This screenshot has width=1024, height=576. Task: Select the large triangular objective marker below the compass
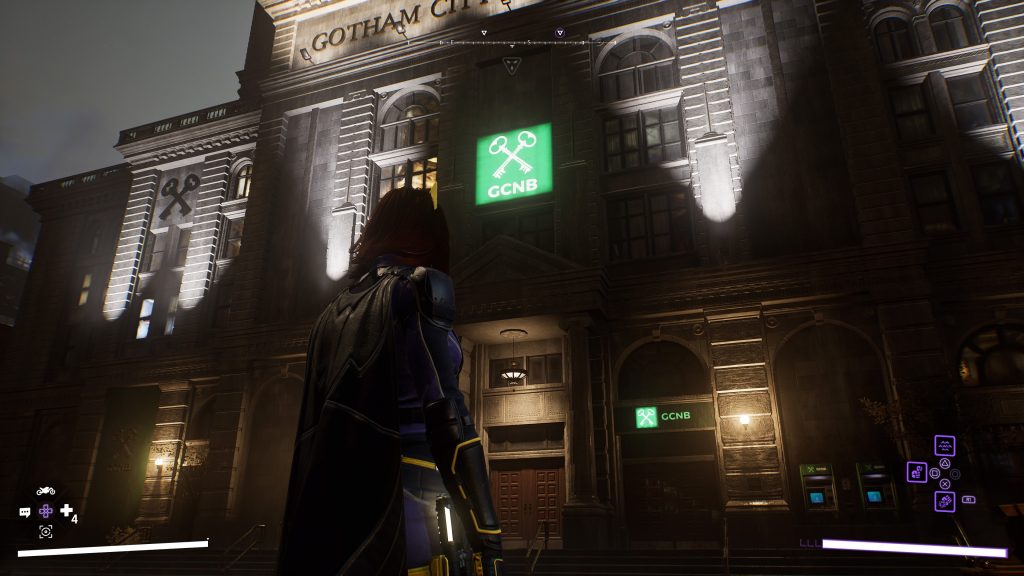click(512, 66)
